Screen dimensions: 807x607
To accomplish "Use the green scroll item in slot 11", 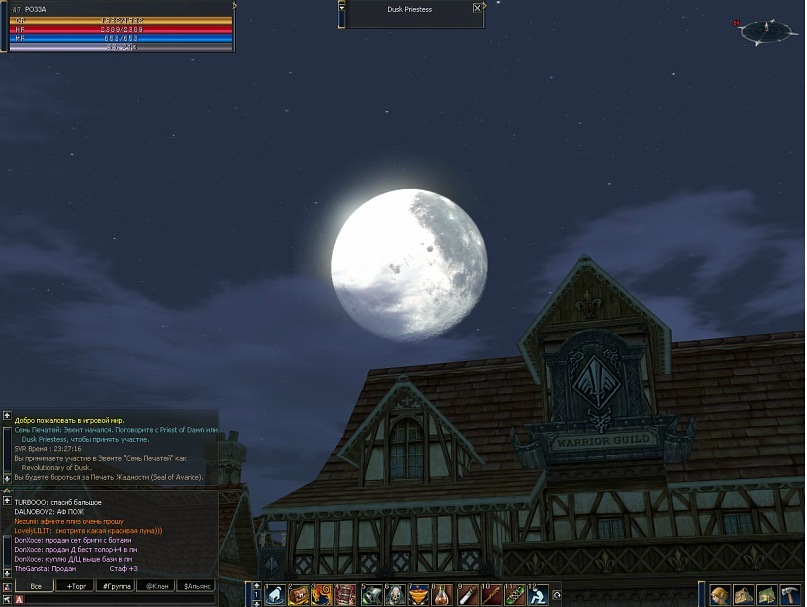I will [516, 595].
